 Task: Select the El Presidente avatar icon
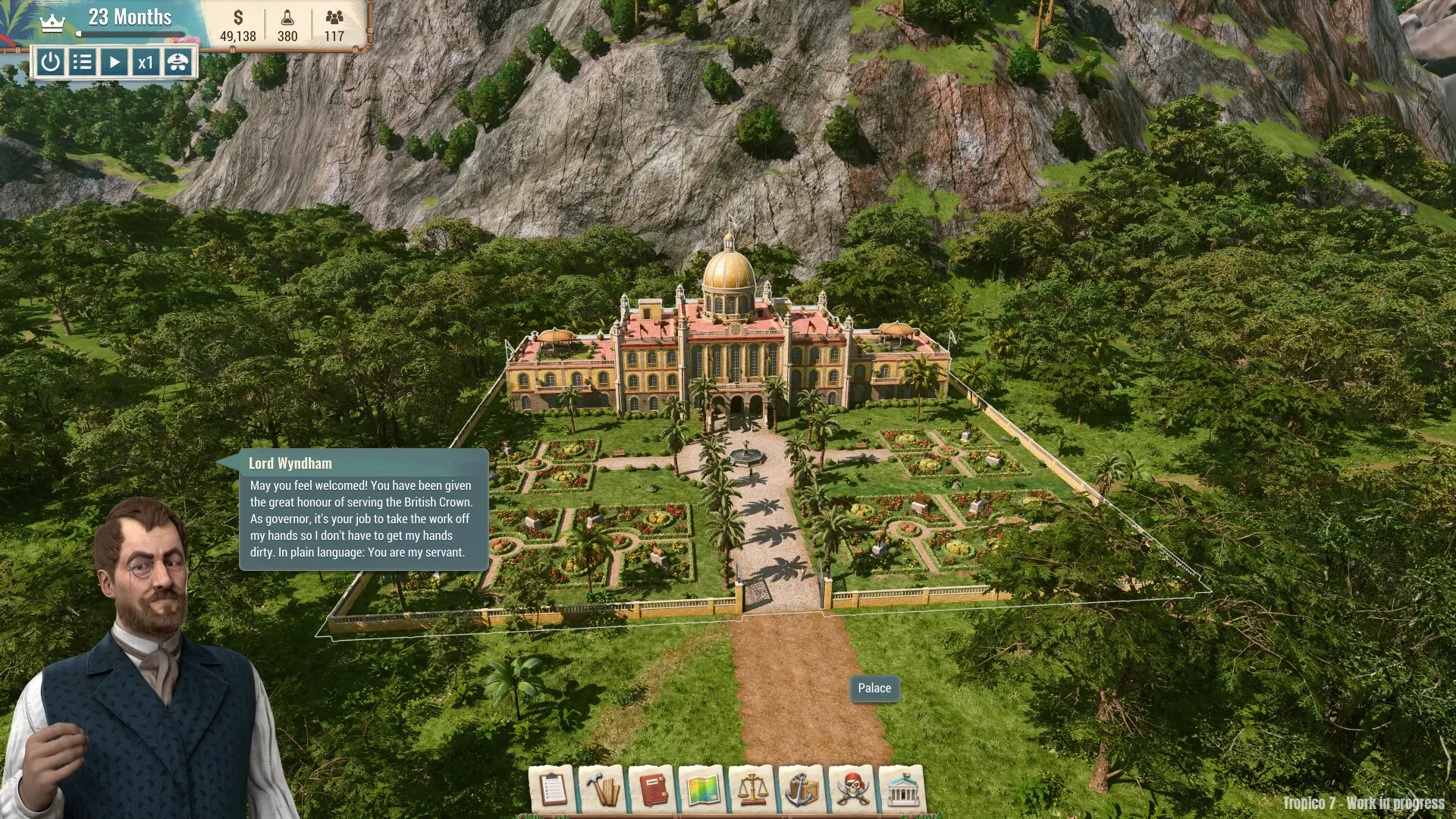pyautogui.click(x=177, y=63)
